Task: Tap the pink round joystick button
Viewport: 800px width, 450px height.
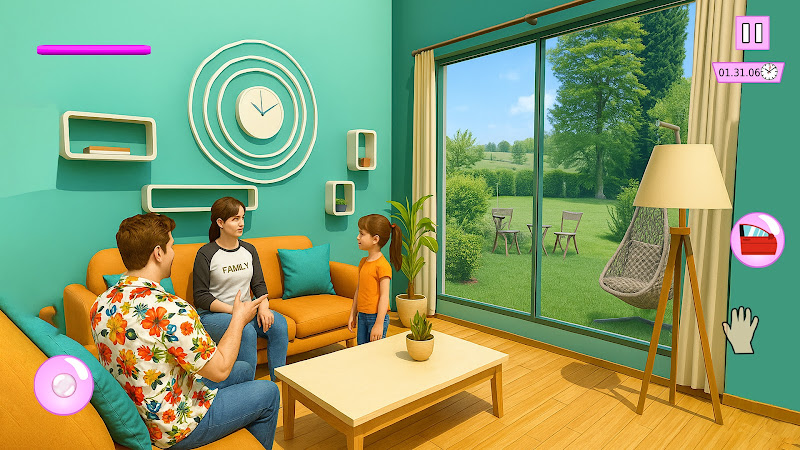Action: point(64,385)
